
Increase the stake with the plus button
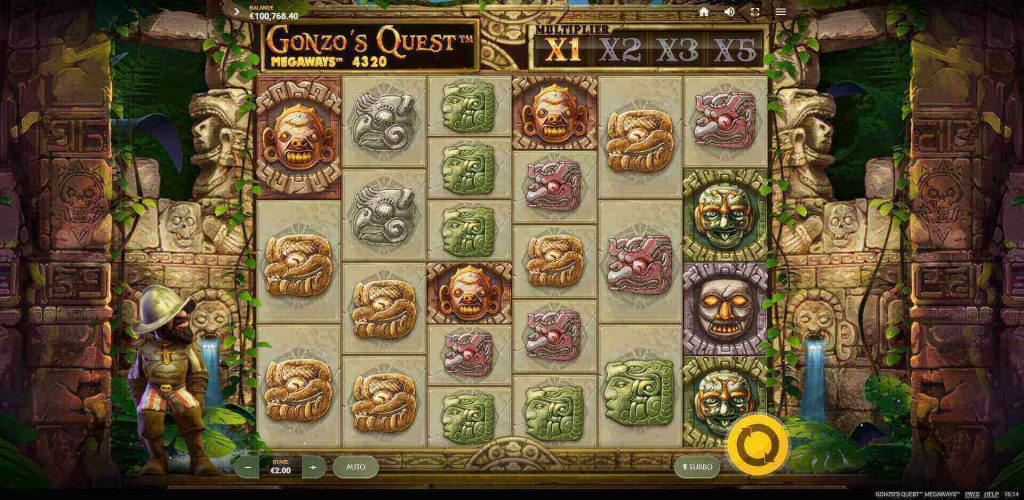point(313,466)
